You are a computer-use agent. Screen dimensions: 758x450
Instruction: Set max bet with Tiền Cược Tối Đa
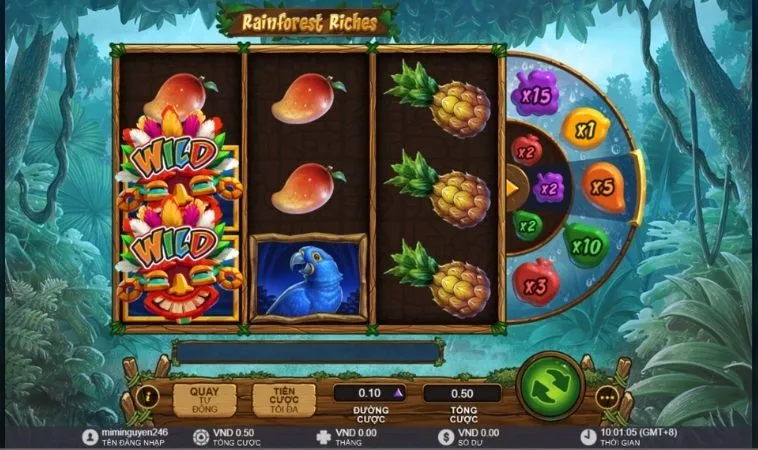click(x=283, y=399)
